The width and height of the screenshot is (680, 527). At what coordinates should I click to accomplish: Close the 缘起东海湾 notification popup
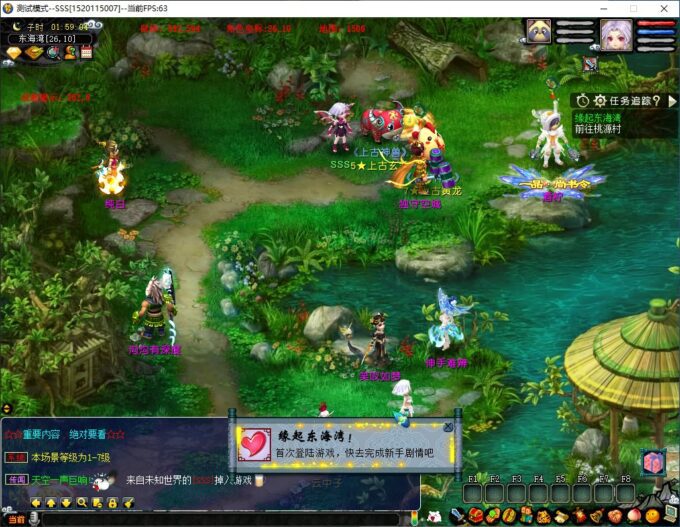(x=447, y=428)
